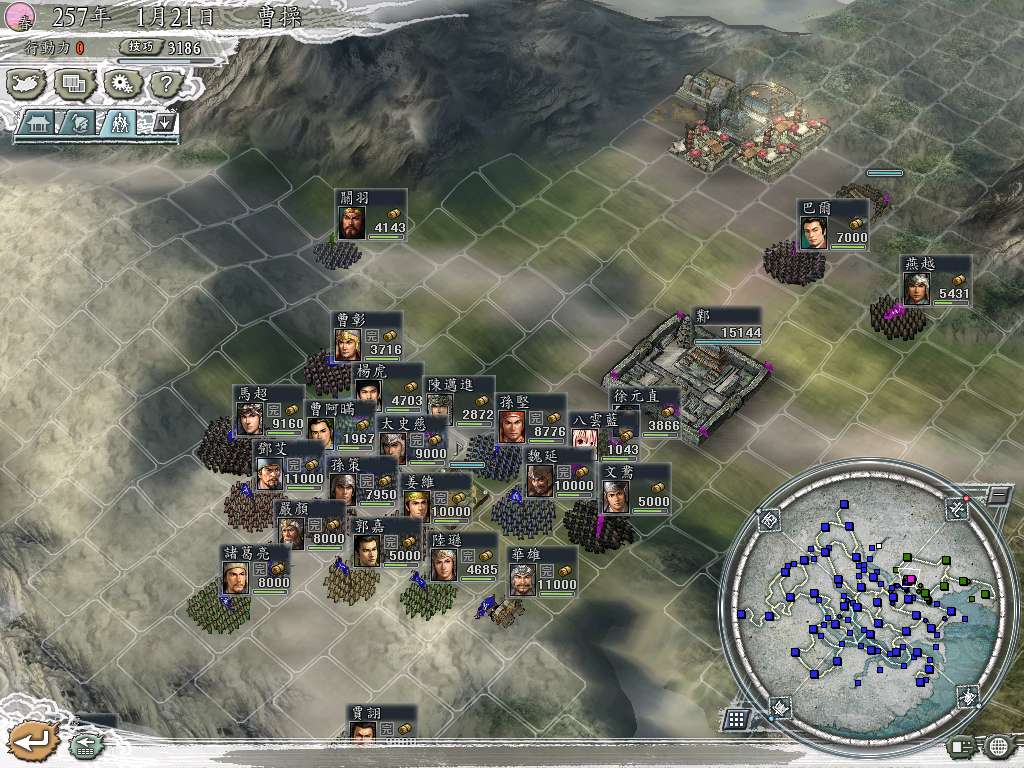Click the panel-list button below minimap
The height and width of the screenshot is (768, 1024).
click(961, 746)
